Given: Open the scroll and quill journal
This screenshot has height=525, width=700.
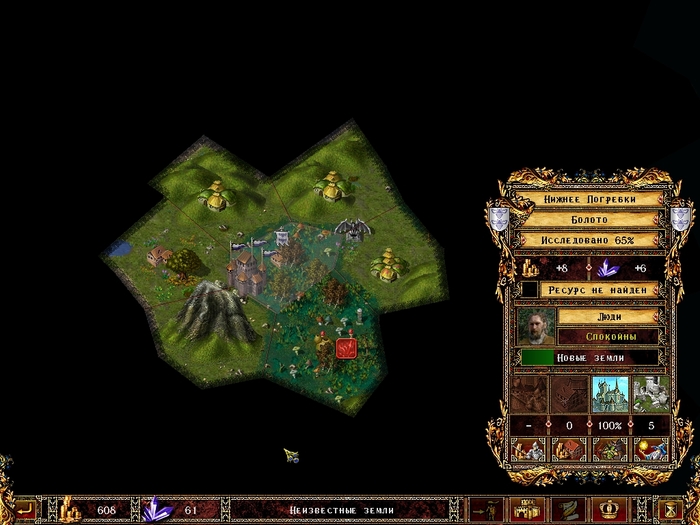Looking at the screenshot, I should pyautogui.click(x=565, y=509).
